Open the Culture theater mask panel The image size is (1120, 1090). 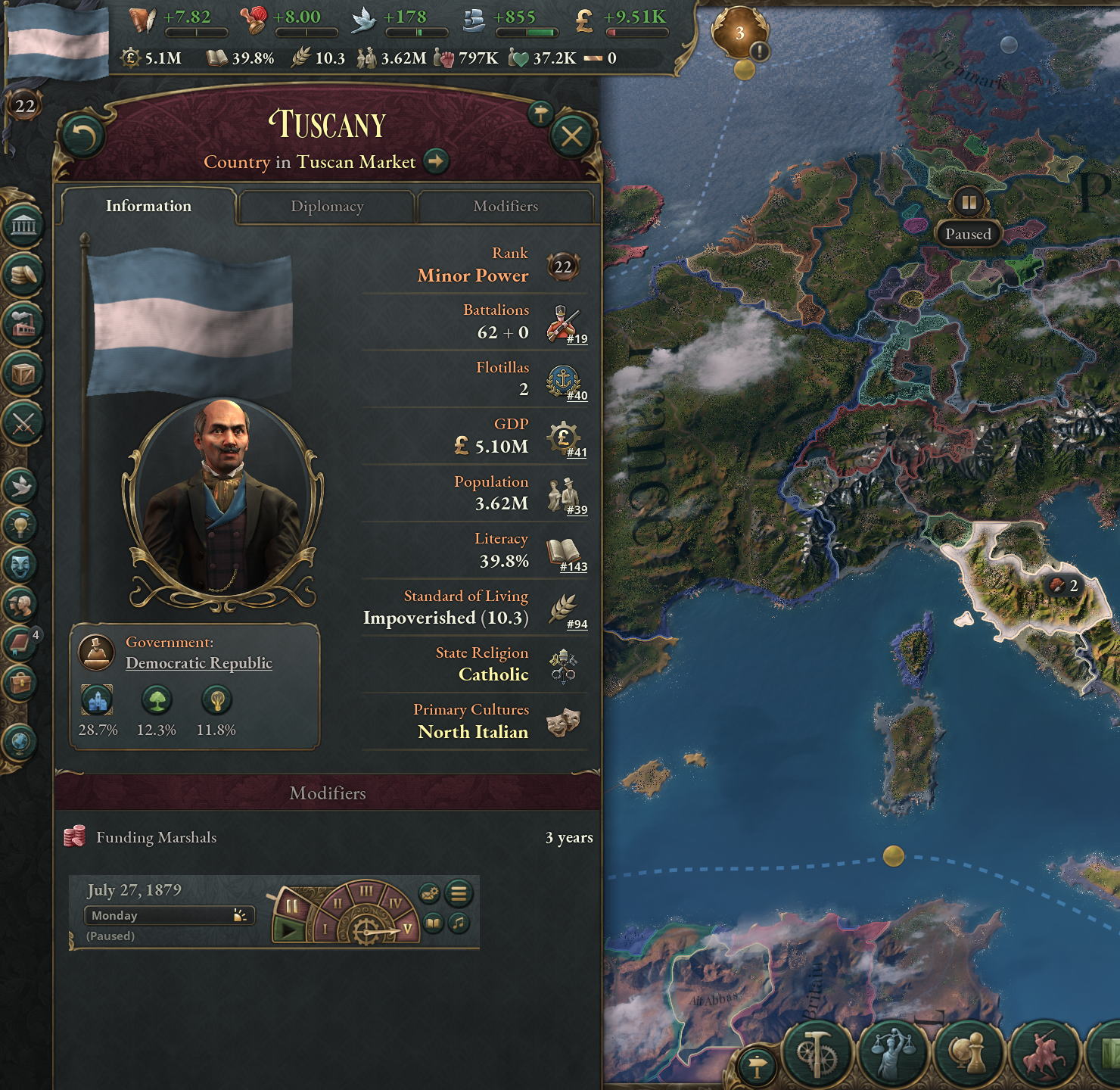pos(21,564)
